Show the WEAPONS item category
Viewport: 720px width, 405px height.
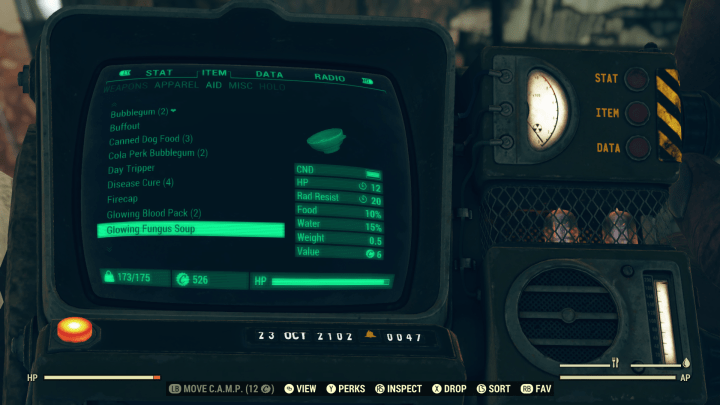(126, 87)
